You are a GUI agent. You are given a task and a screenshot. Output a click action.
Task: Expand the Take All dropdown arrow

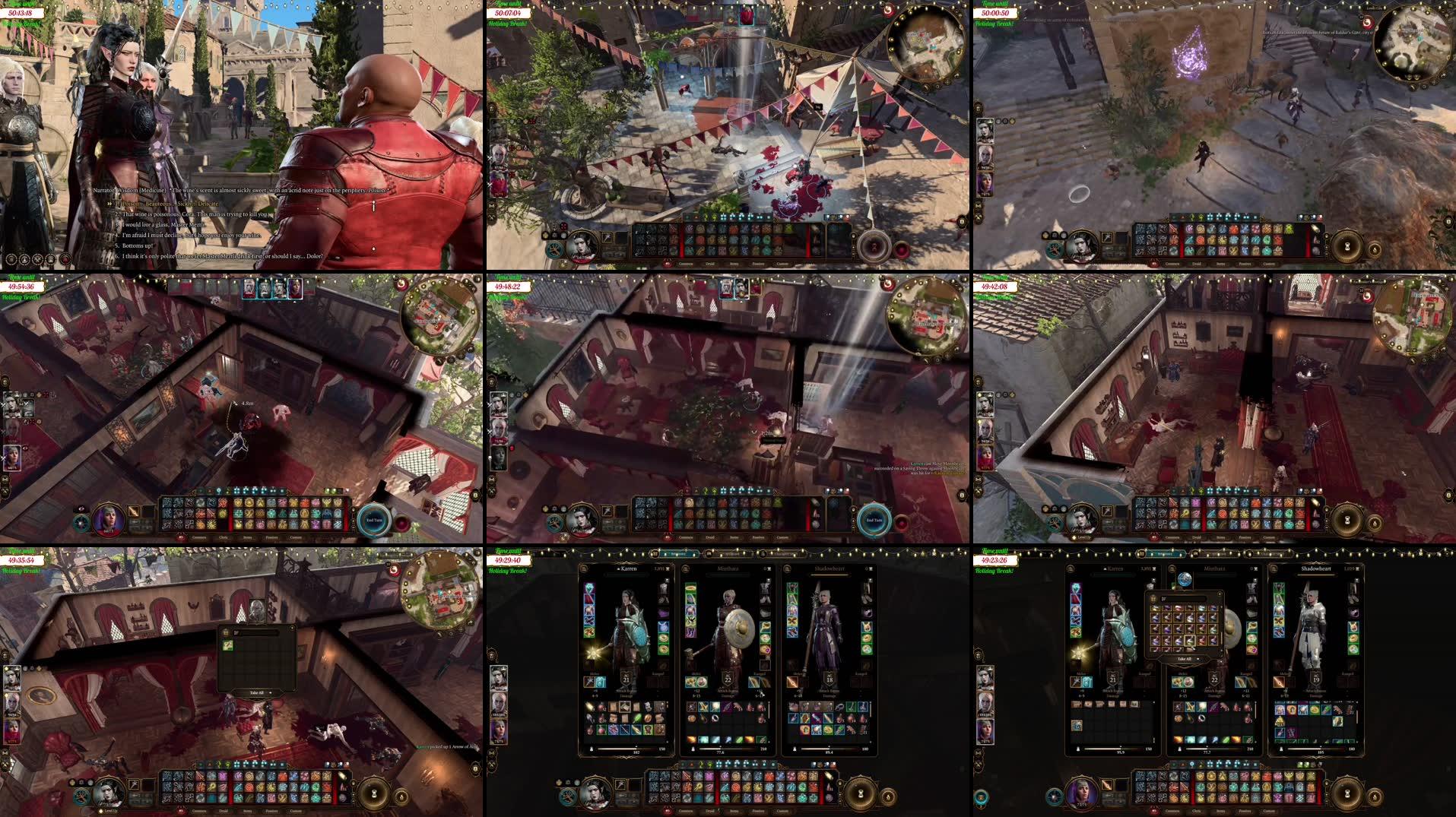click(x=271, y=693)
